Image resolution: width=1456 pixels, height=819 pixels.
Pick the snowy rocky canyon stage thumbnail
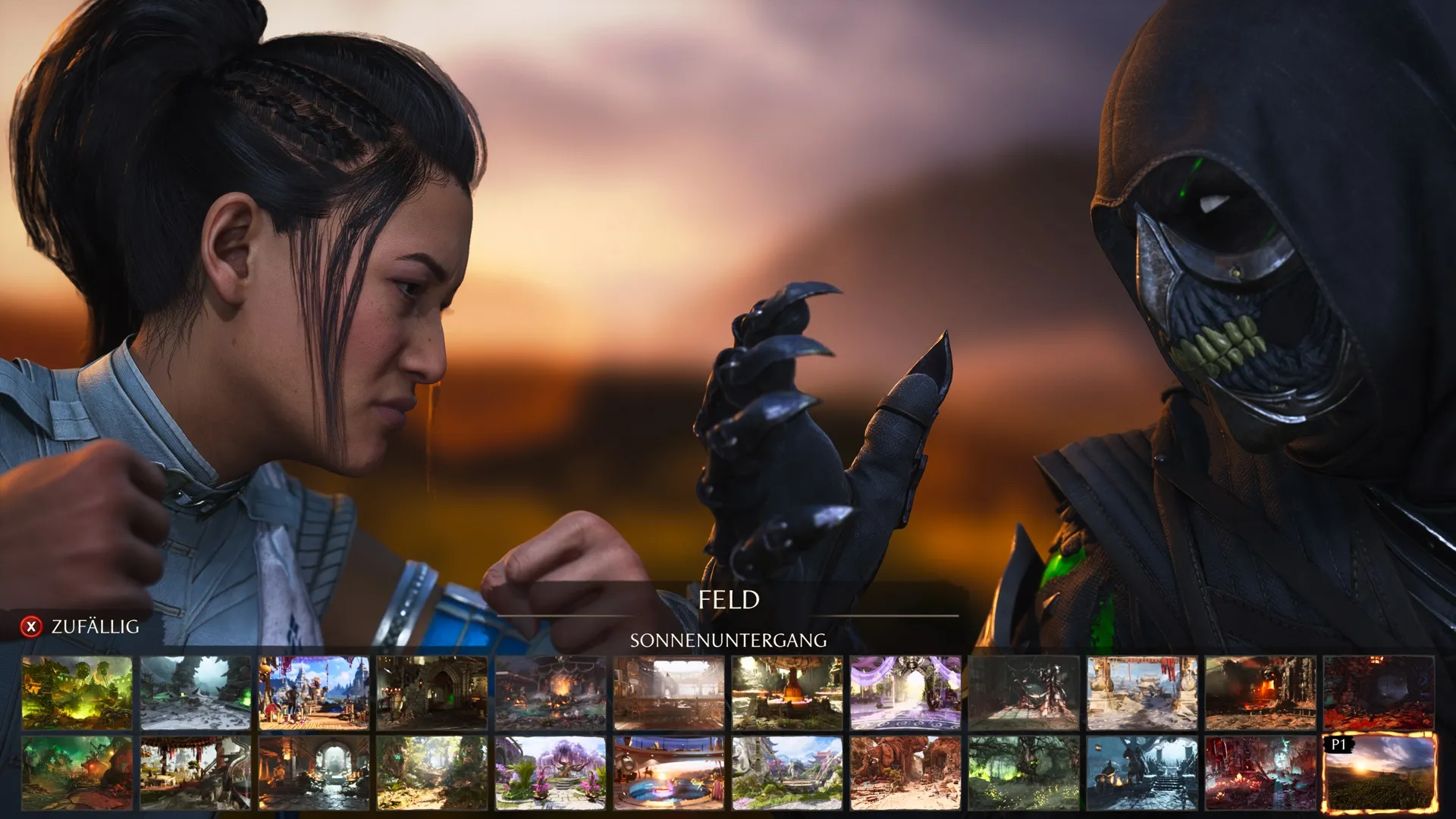pyautogui.click(x=195, y=693)
